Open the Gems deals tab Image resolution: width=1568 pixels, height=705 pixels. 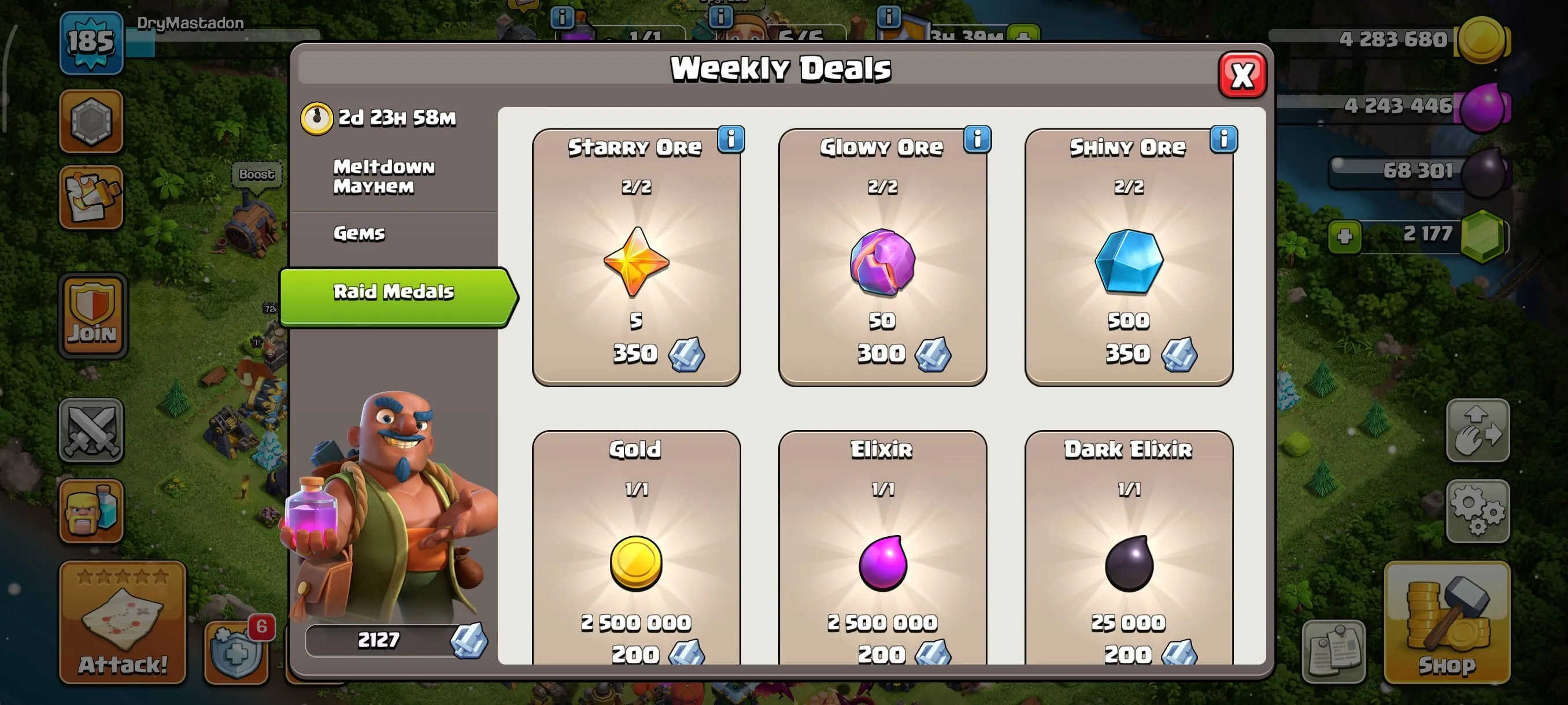(x=359, y=233)
